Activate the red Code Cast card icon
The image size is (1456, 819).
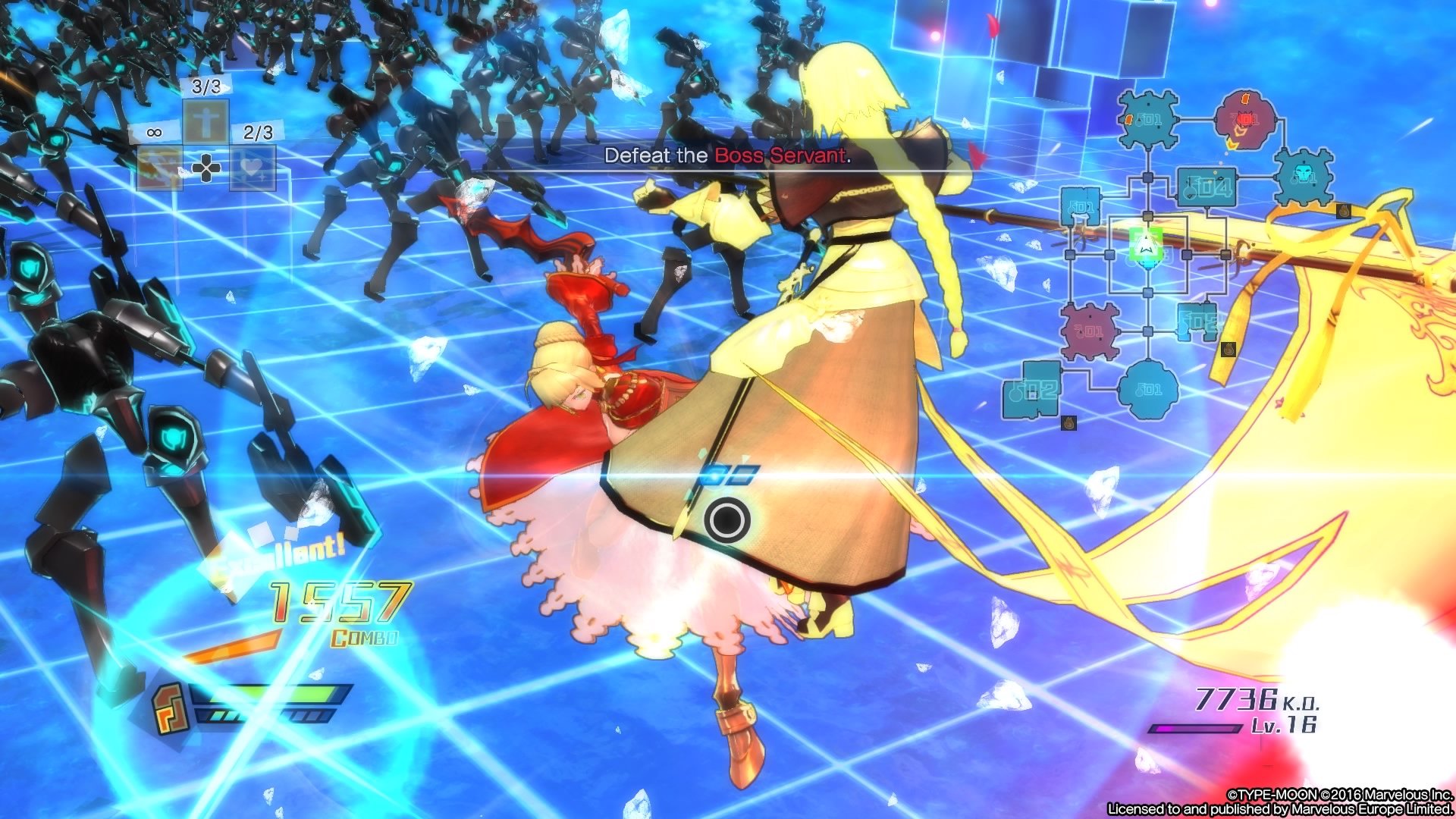coord(158,169)
